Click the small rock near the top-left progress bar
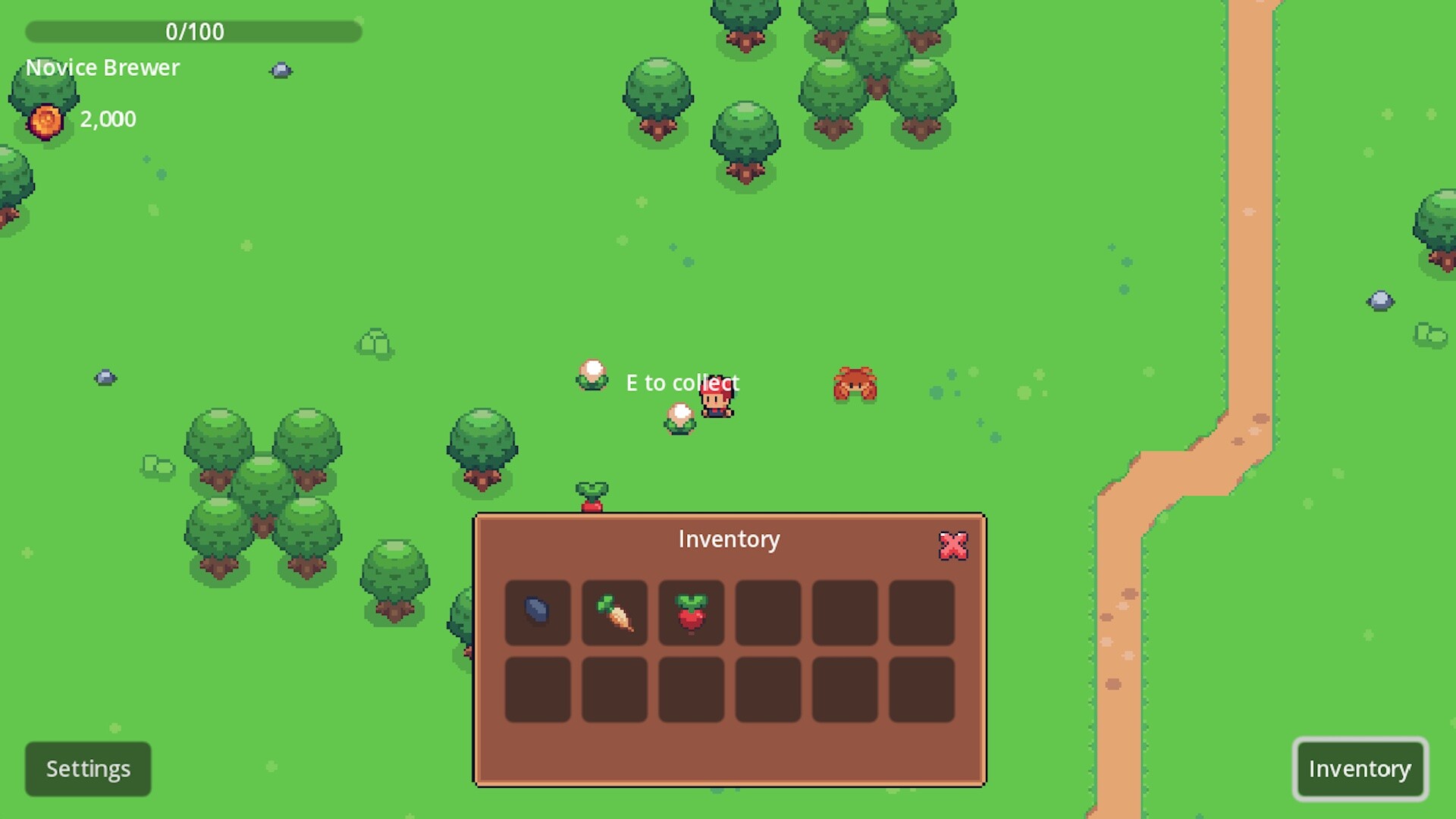Viewport: 1456px width, 819px height. [x=281, y=70]
